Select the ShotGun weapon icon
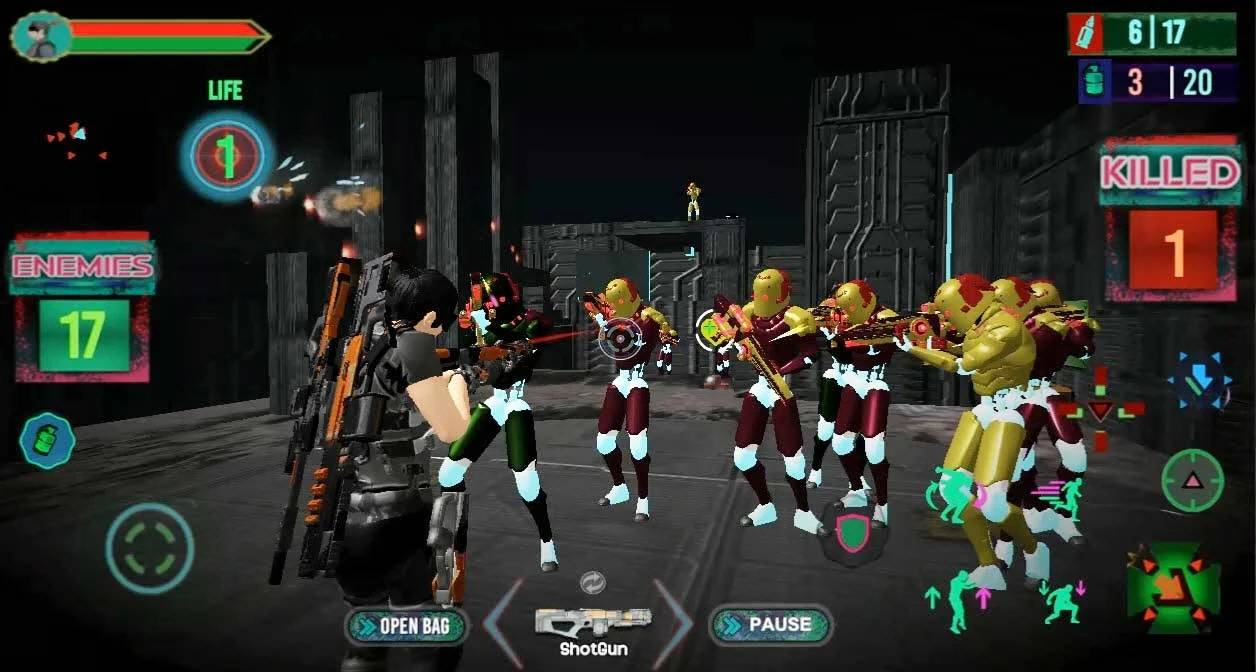Viewport: 1256px width, 672px height. pos(592,622)
